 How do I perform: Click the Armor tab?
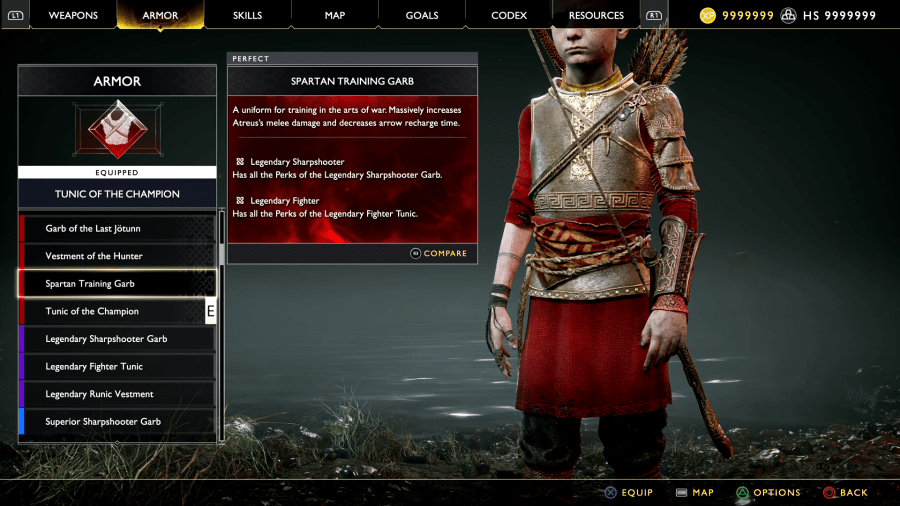point(160,15)
